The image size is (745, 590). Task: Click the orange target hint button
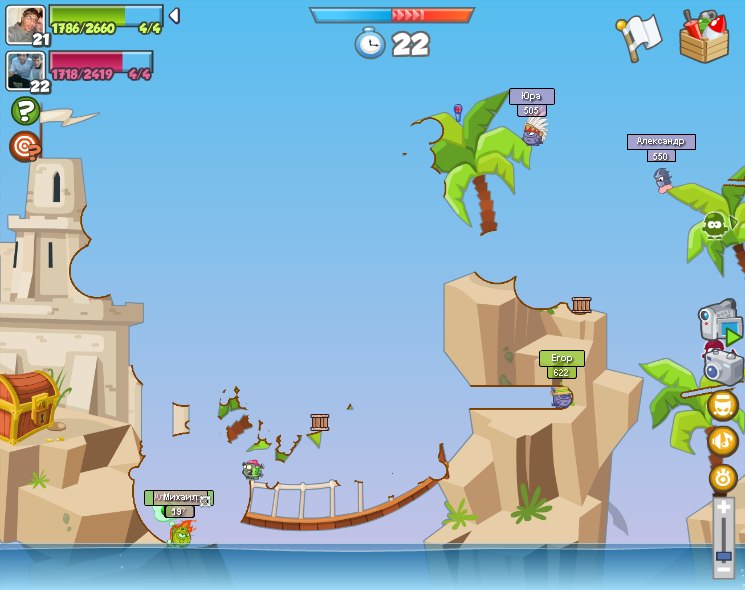(25, 146)
